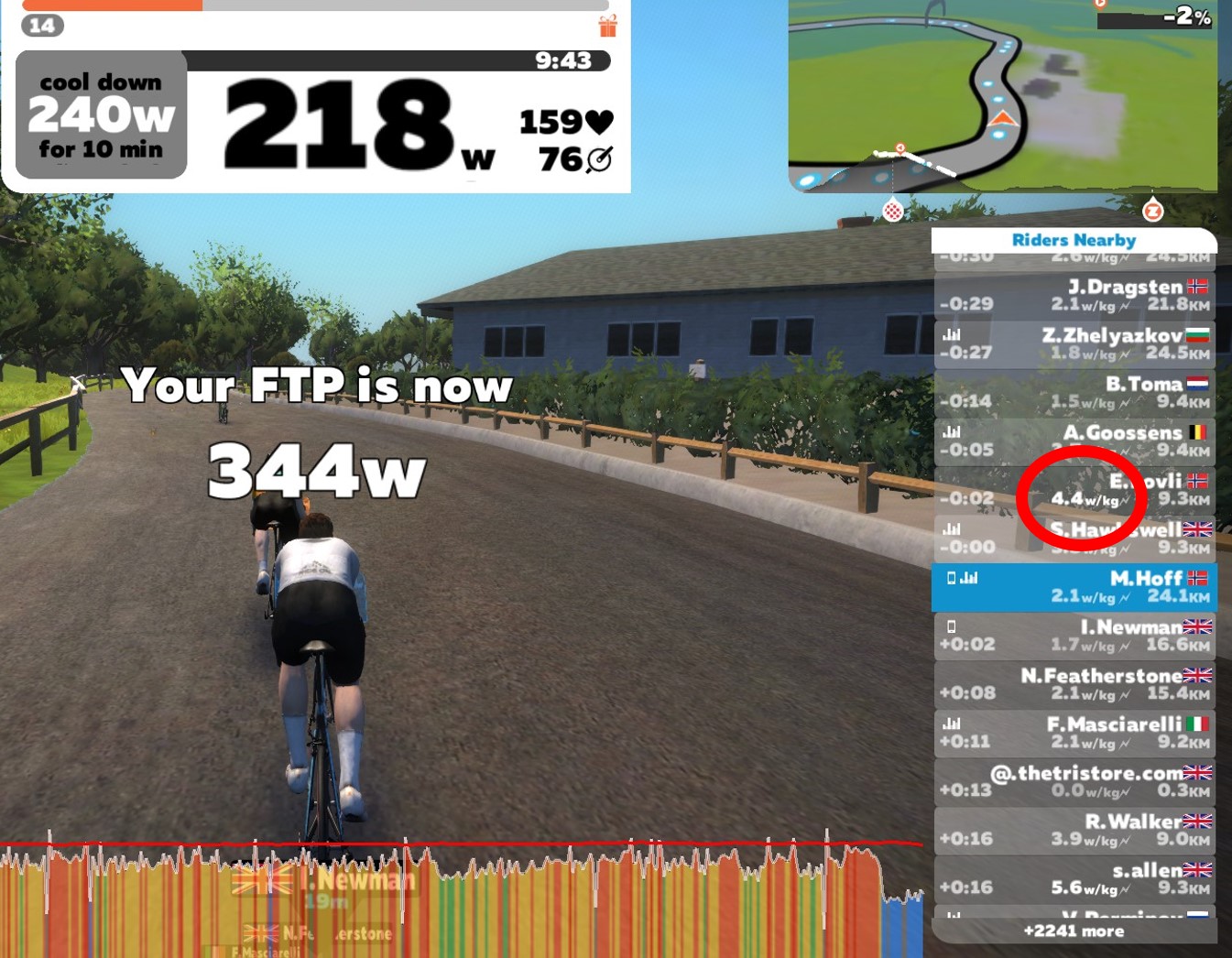This screenshot has height=958, width=1232.
Task: Click the bar chart icon next to S.Hawkswell
Action: click(952, 528)
